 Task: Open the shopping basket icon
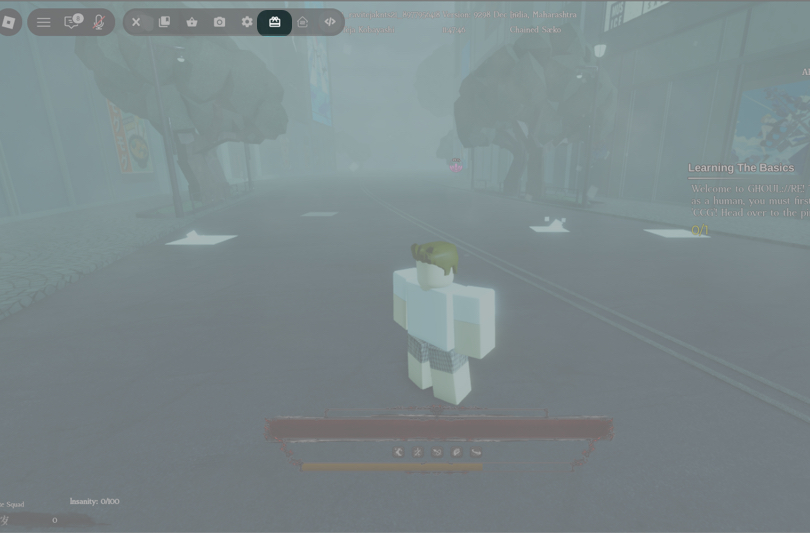192,22
